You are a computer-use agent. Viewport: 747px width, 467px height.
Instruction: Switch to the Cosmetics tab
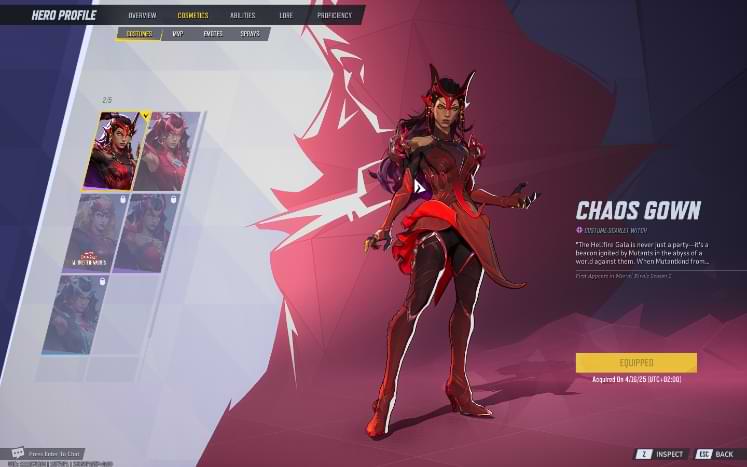point(193,15)
